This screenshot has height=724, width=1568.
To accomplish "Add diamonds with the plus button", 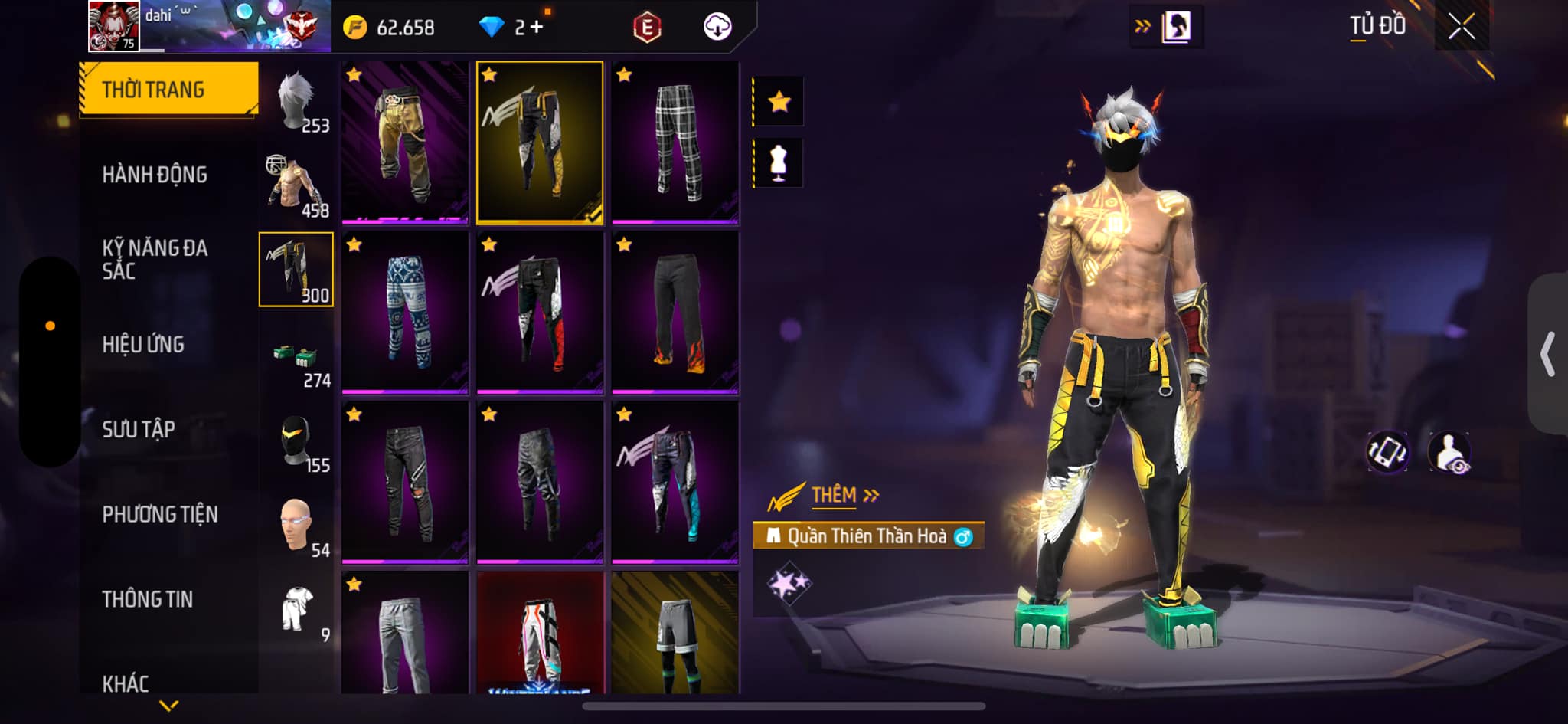I will coord(536,28).
